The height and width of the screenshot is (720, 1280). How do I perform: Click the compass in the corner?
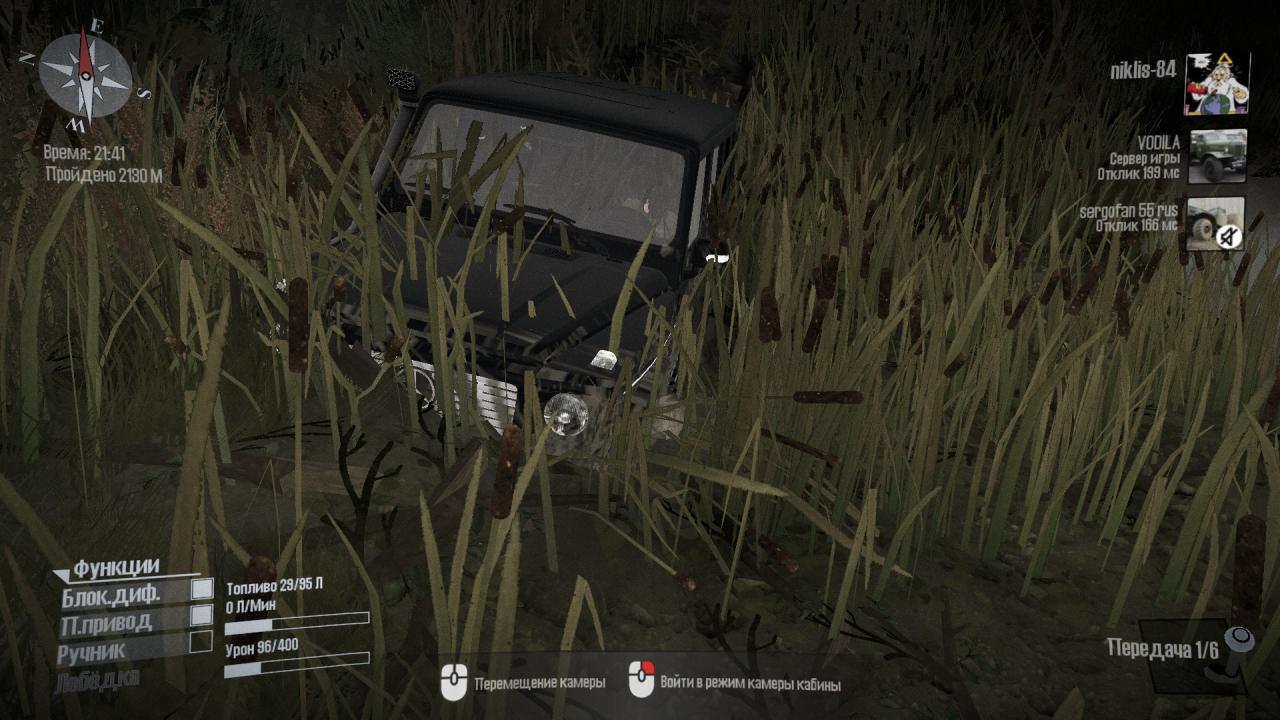(x=85, y=76)
